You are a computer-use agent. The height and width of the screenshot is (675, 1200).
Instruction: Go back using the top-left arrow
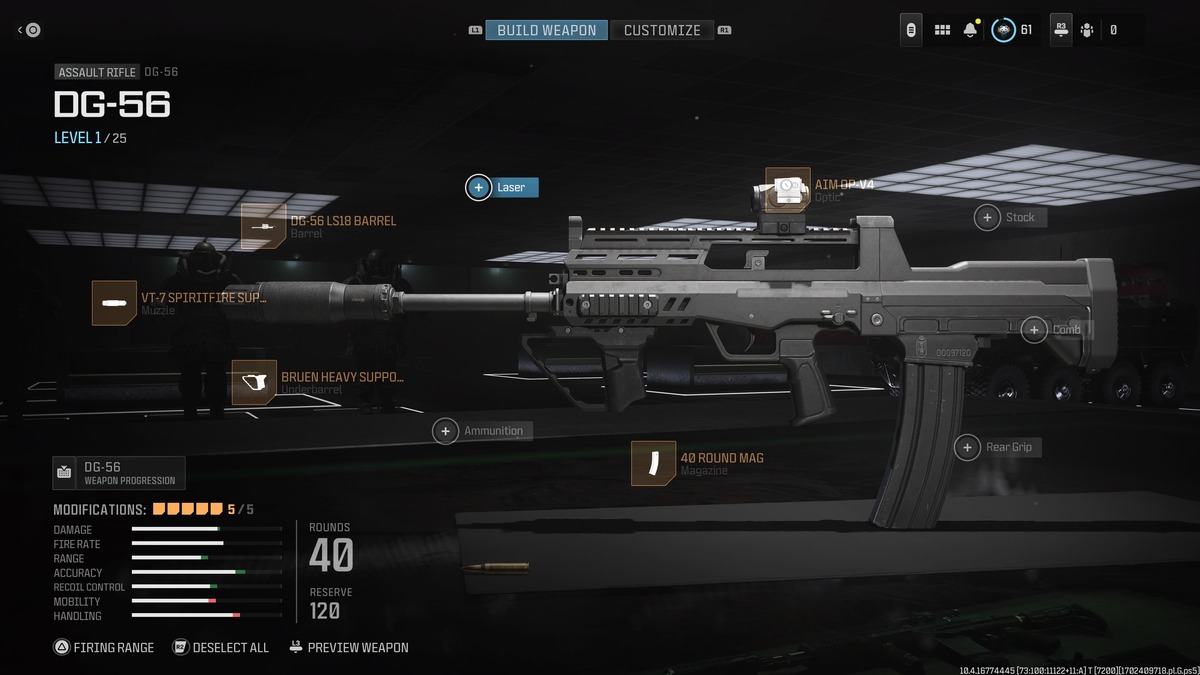[x=29, y=30]
